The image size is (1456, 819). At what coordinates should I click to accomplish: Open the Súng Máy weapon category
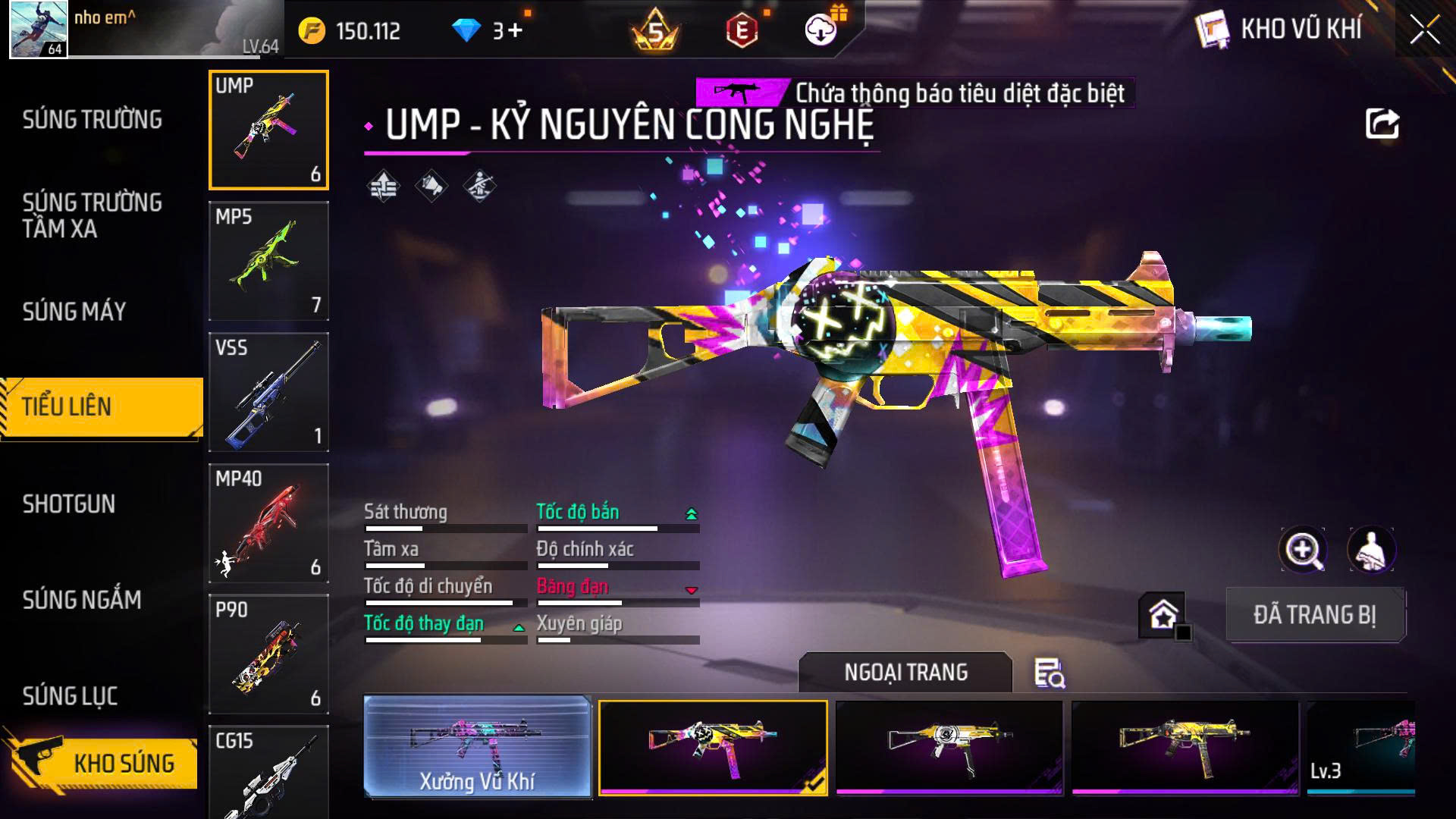pyautogui.click(x=74, y=312)
